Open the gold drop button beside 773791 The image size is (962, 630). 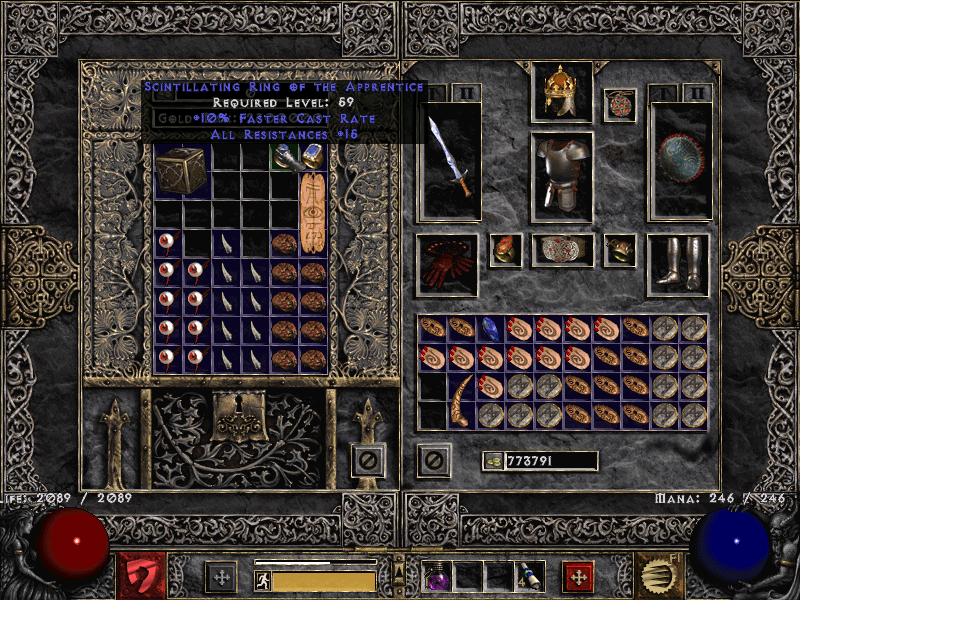tap(492, 461)
